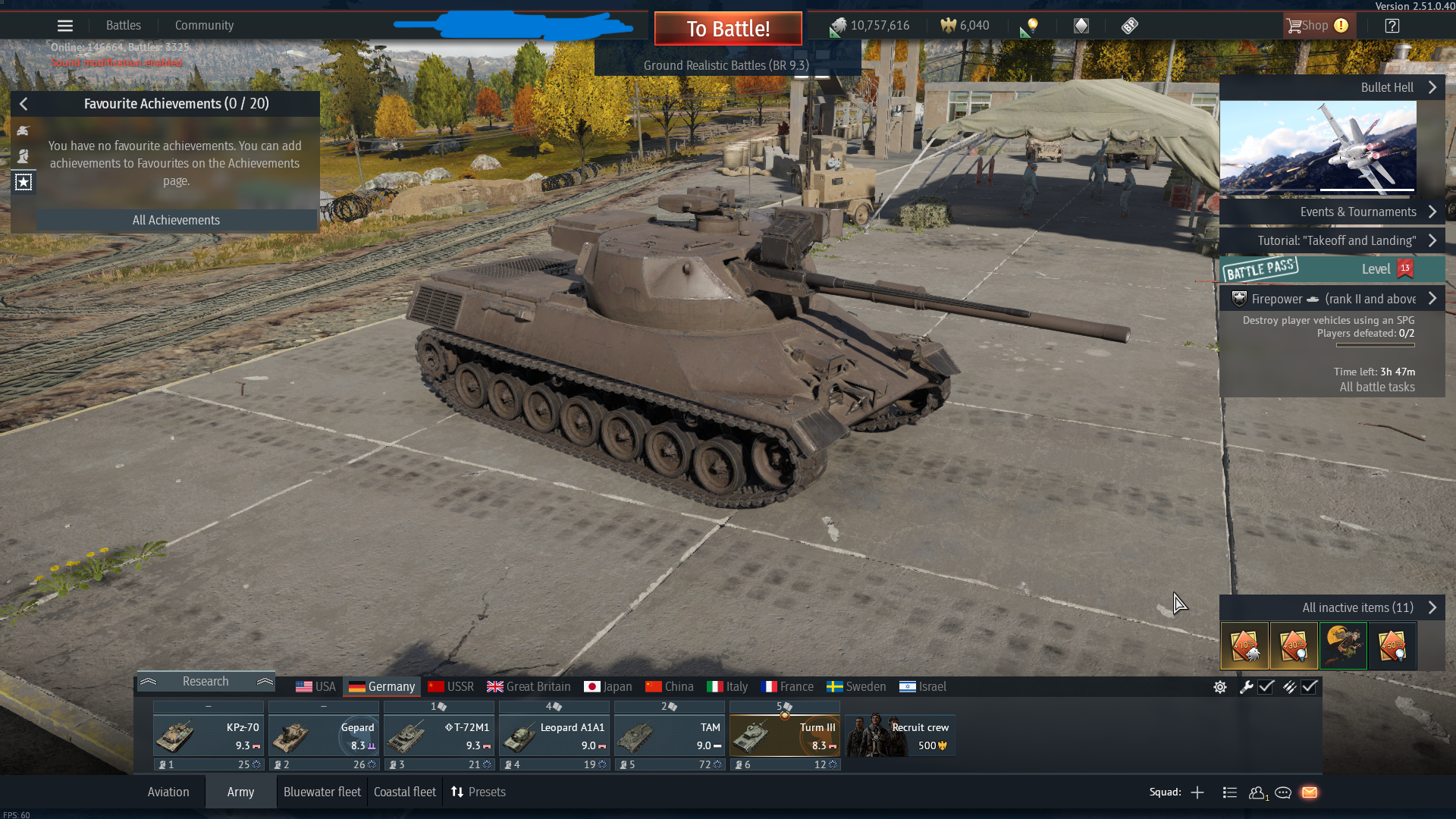This screenshot has width=1456, height=819.
Task: Start the match with To Battle!
Action: coord(728,29)
